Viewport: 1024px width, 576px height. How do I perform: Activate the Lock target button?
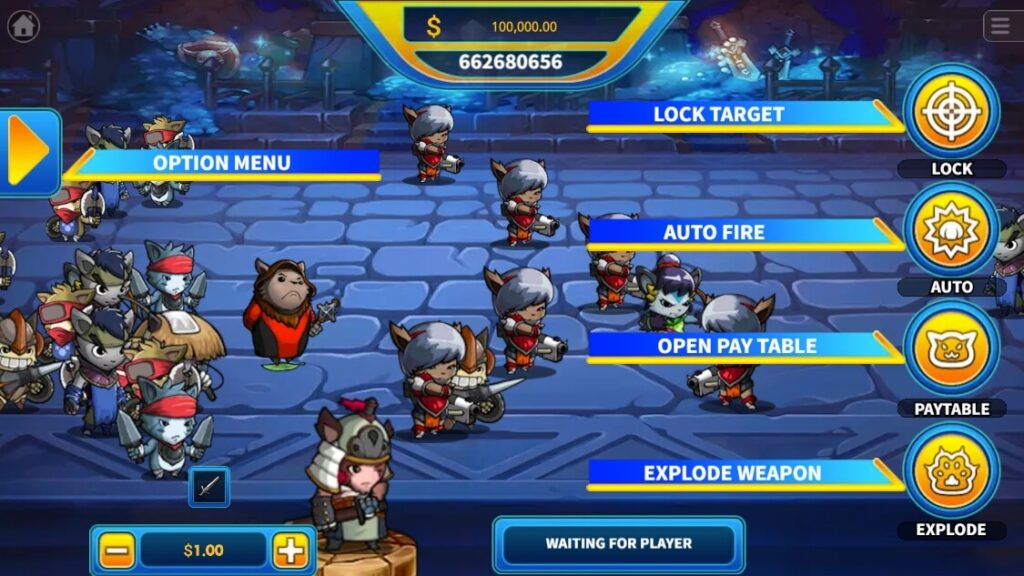951,111
